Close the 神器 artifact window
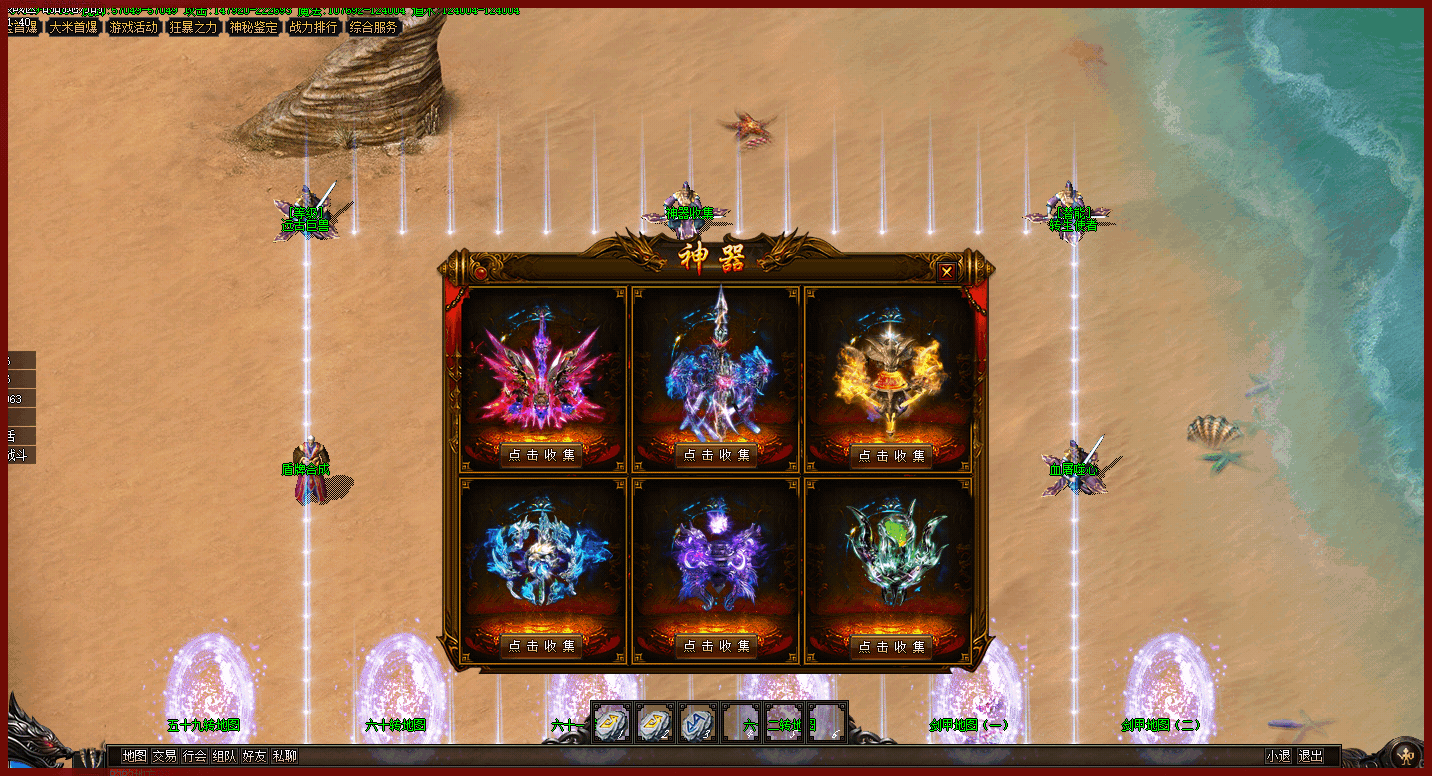The width and height of the screenshot is (1432, 776). point(947,270)
